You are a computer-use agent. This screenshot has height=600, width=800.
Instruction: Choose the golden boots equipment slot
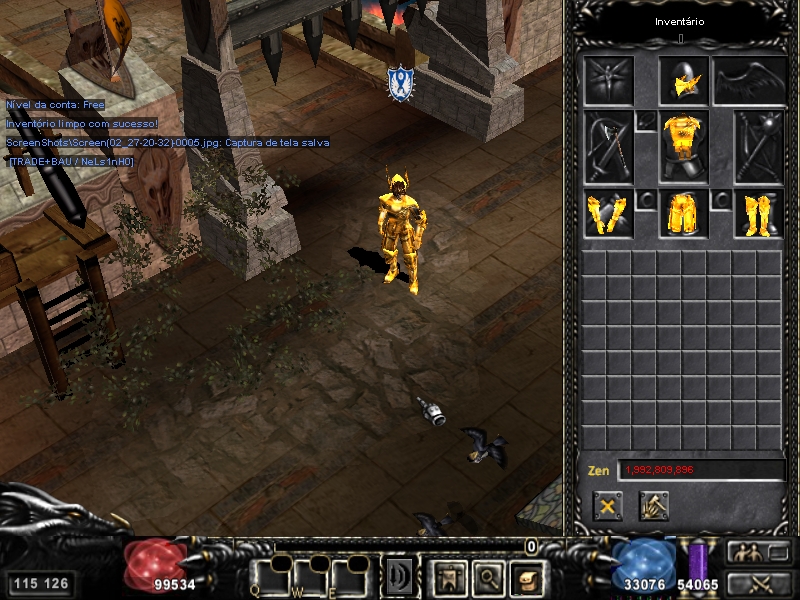click(x=758, y=214)
